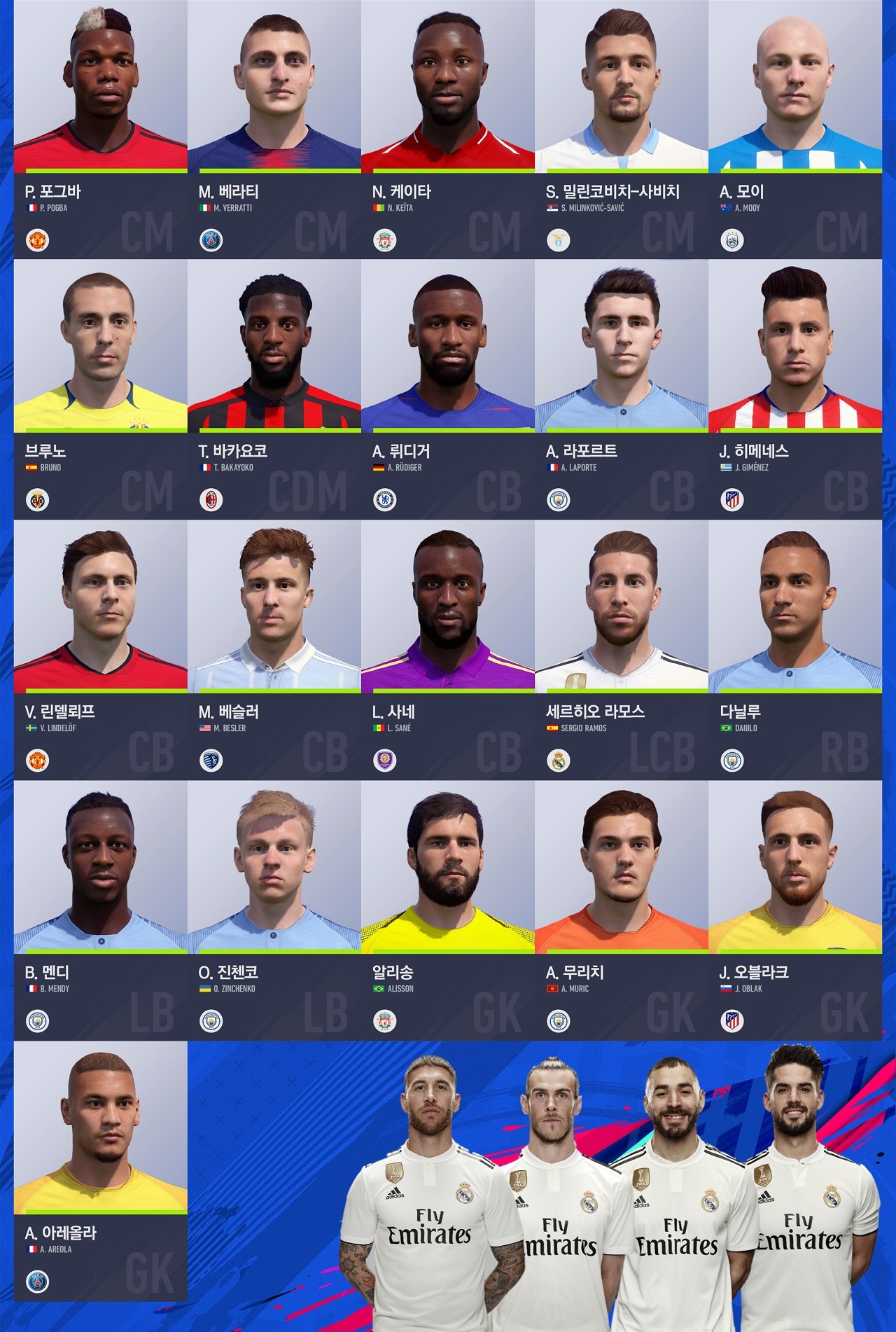Image resolution: width=896 pixels, height=1332 pixels.
Task: Pick the A. Mooy player card
Action: click(x=794, y=130)
